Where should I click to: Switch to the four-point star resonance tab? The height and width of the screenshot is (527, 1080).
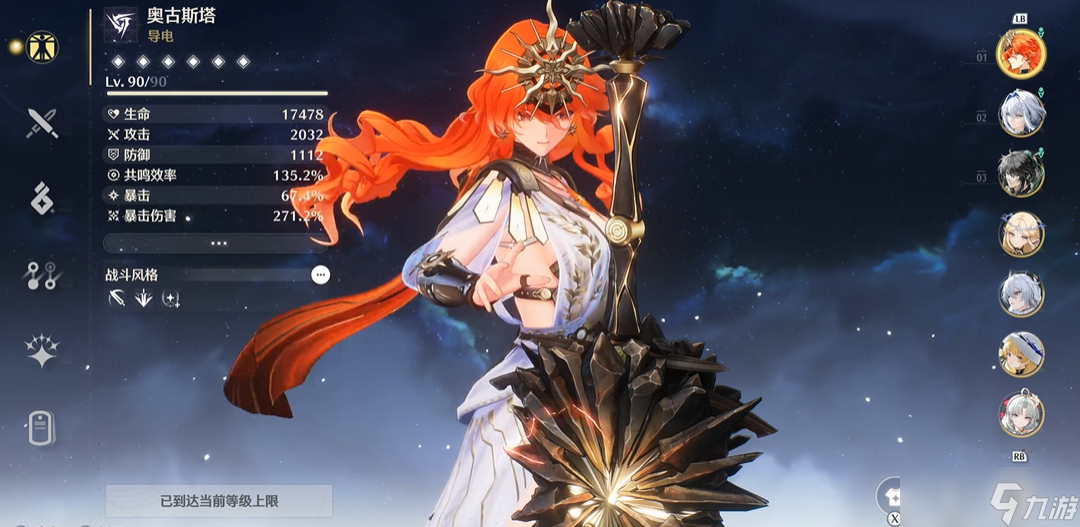[x=42, y=351]
